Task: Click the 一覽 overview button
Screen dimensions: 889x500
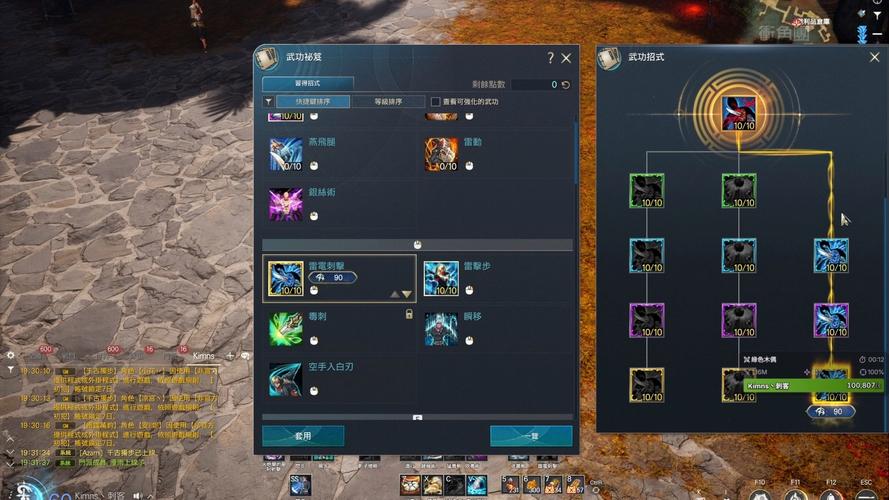Action: 531,435
